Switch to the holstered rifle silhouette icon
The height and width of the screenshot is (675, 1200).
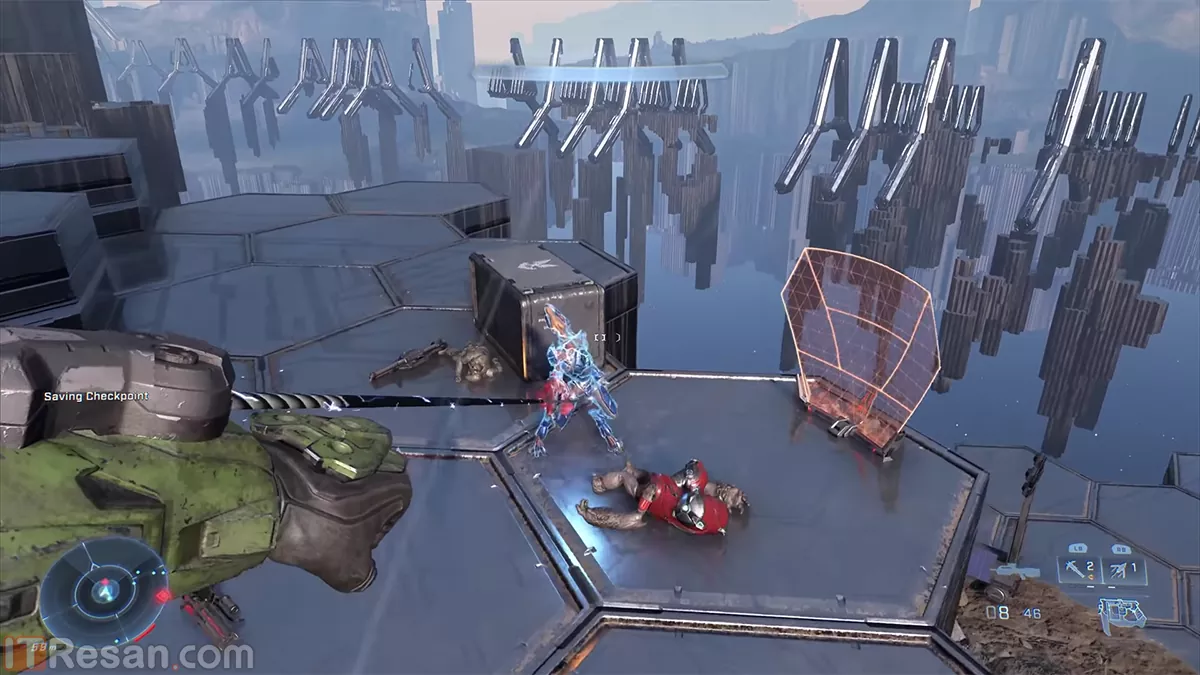tap(1013, 571)
